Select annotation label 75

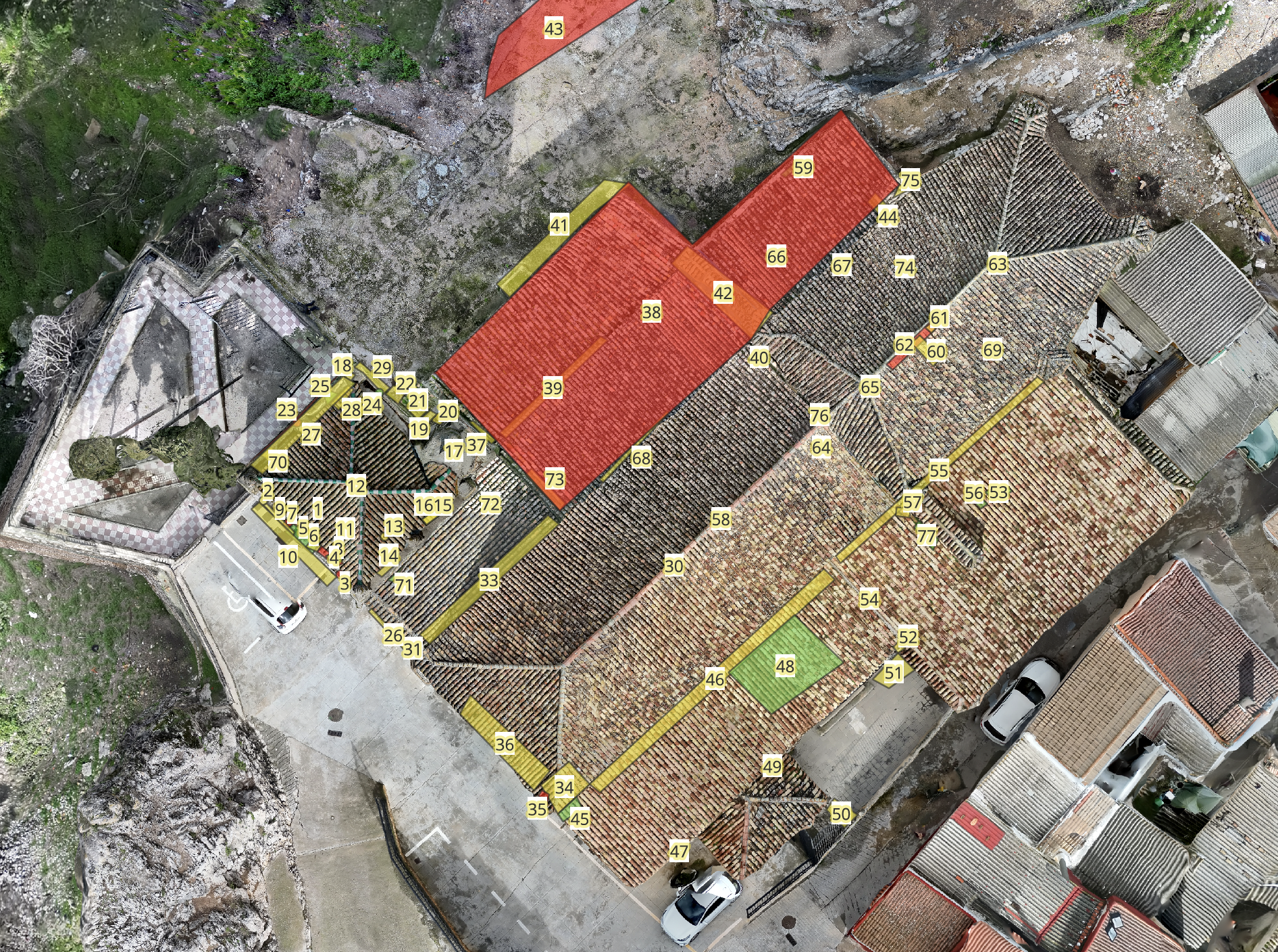910,180
